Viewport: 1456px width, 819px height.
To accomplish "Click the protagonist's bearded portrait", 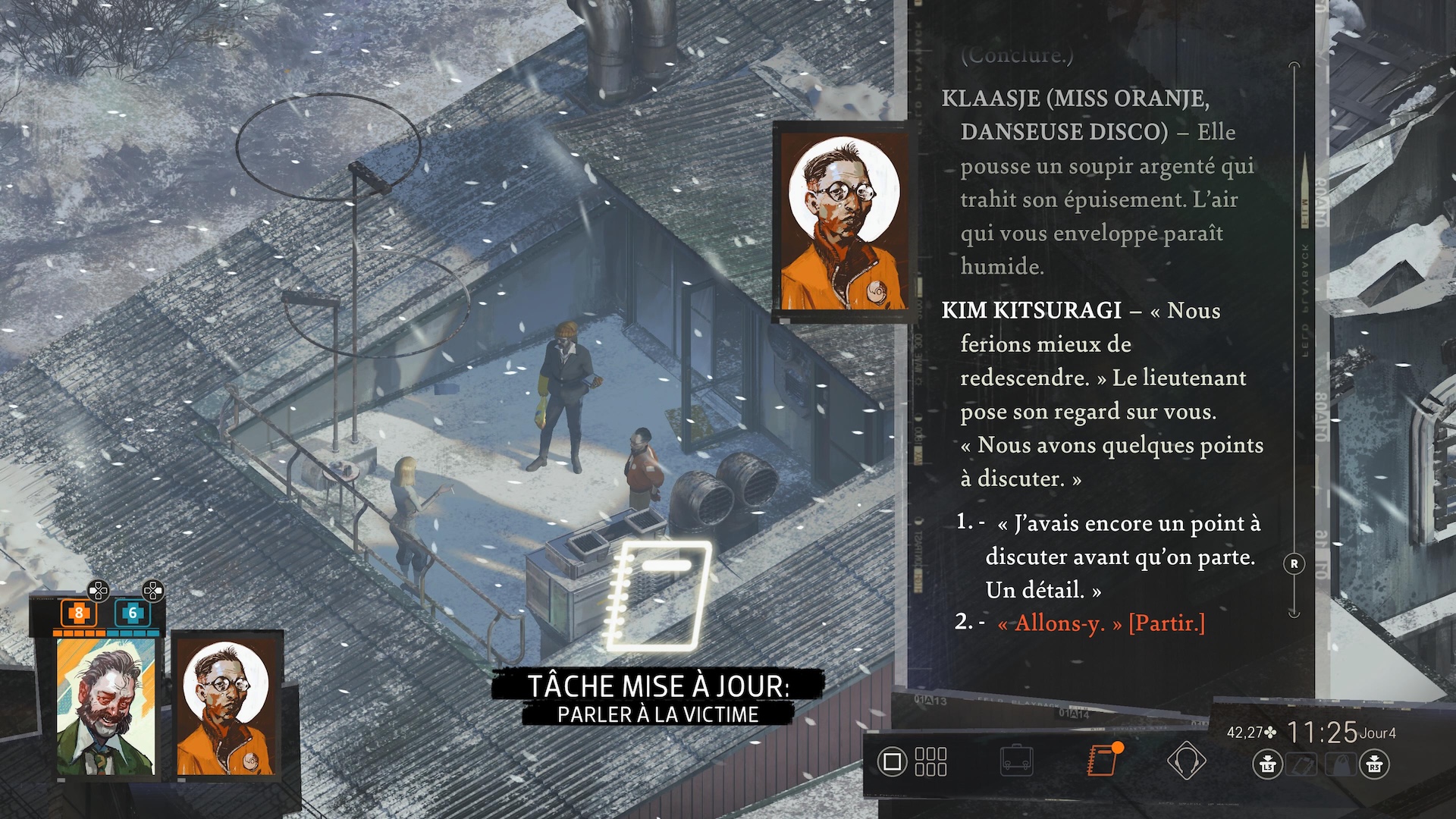I will click(x=105, y=707).
